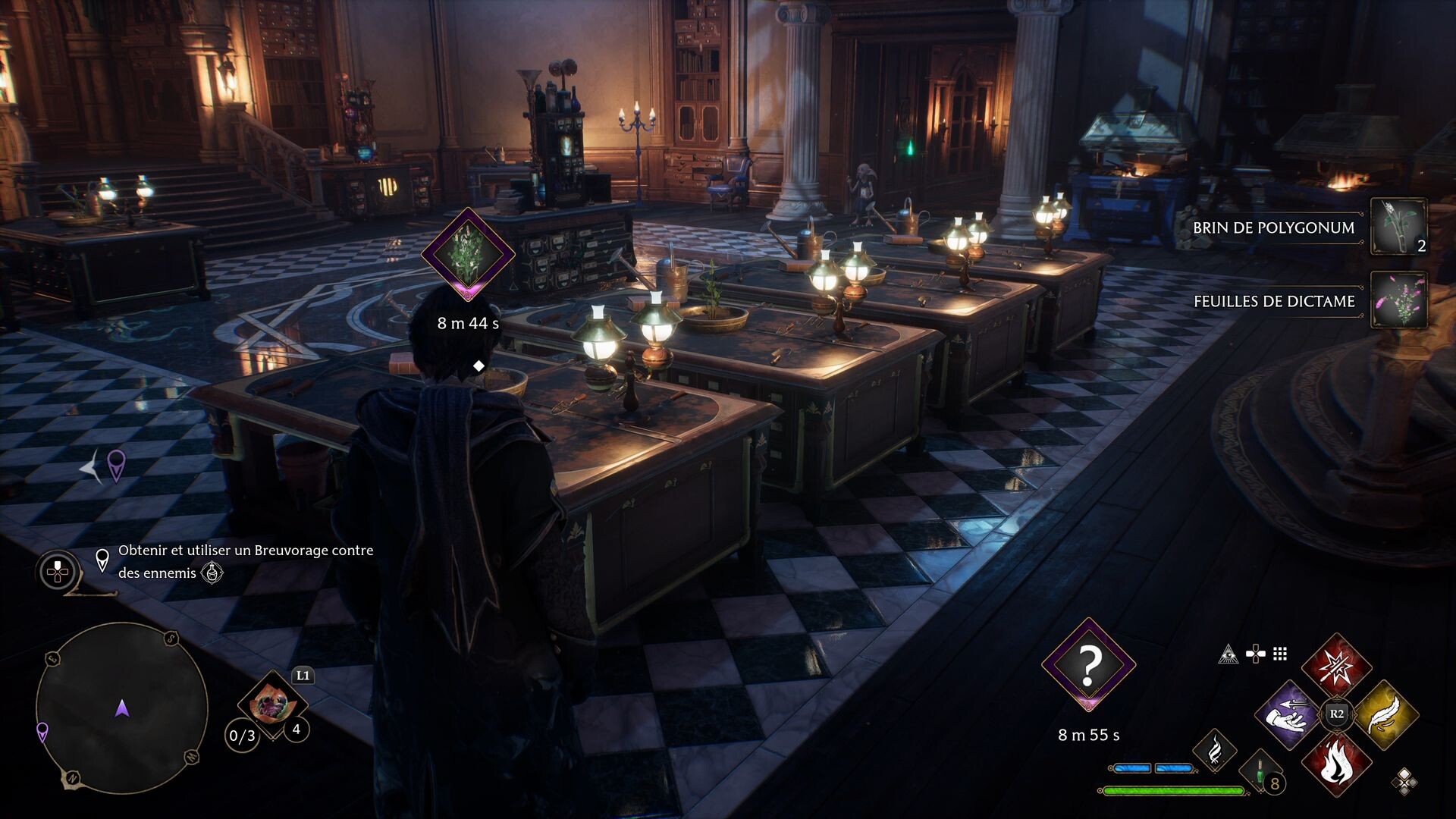The height and width of the screenshot is (819, 1456).
Task: Select the eye Revelio indicator icon
Action: 1228,655
